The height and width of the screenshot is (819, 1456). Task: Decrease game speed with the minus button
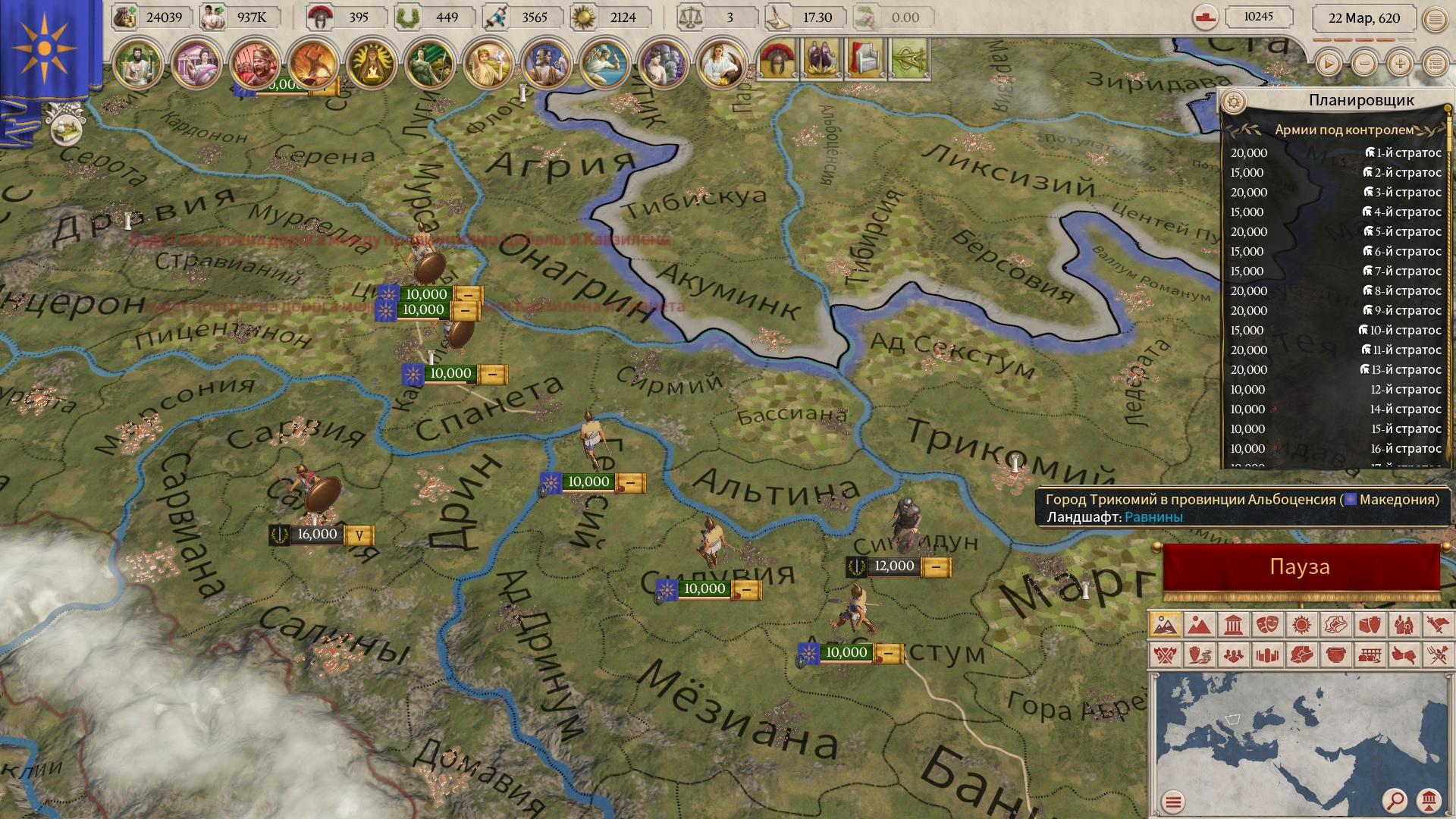pos(1364,64)
